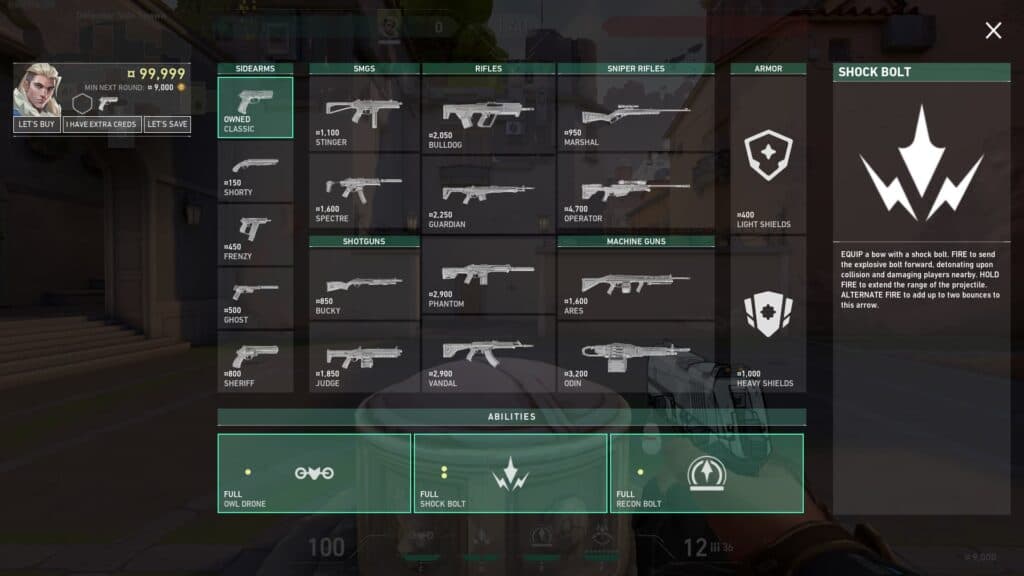Buy the Shorty sidearm

(x=255, y=171)
